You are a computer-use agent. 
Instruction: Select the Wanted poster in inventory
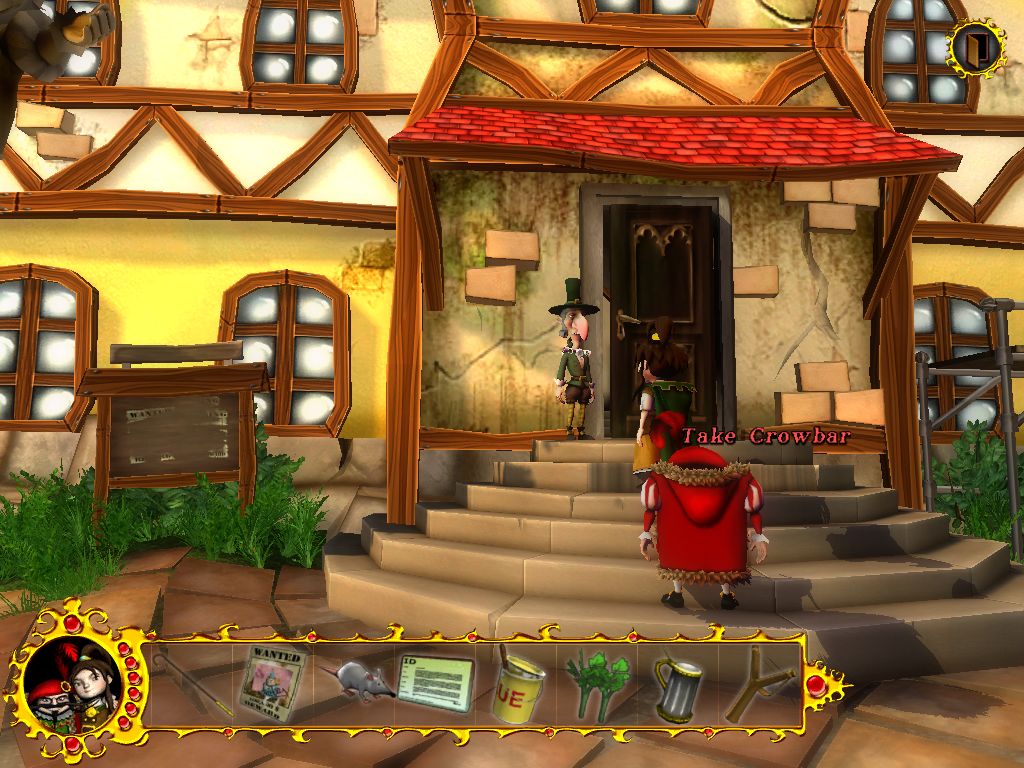click(272, 684)
